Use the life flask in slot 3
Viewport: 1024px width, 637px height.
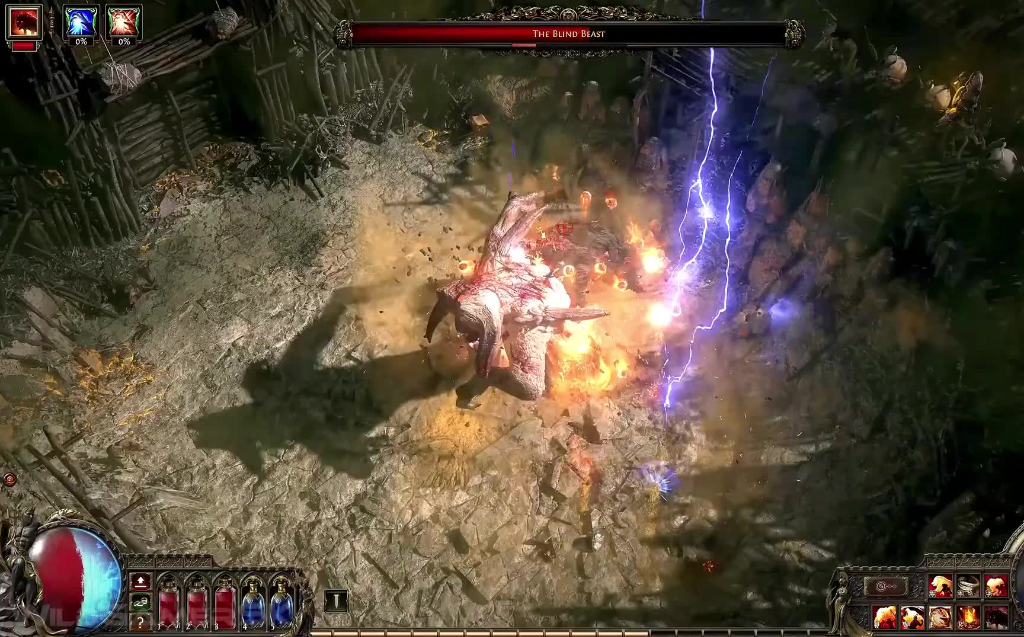coord(225,606)
